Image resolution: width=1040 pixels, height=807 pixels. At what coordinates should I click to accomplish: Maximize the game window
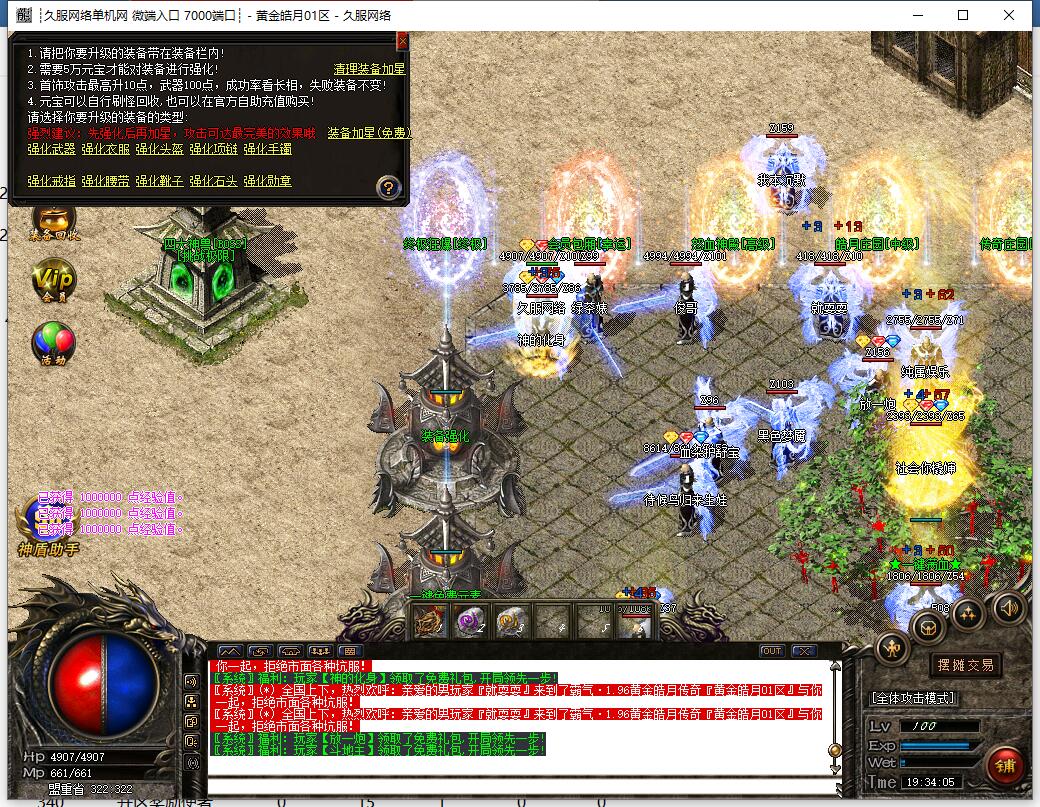click(x=963, y=15)
